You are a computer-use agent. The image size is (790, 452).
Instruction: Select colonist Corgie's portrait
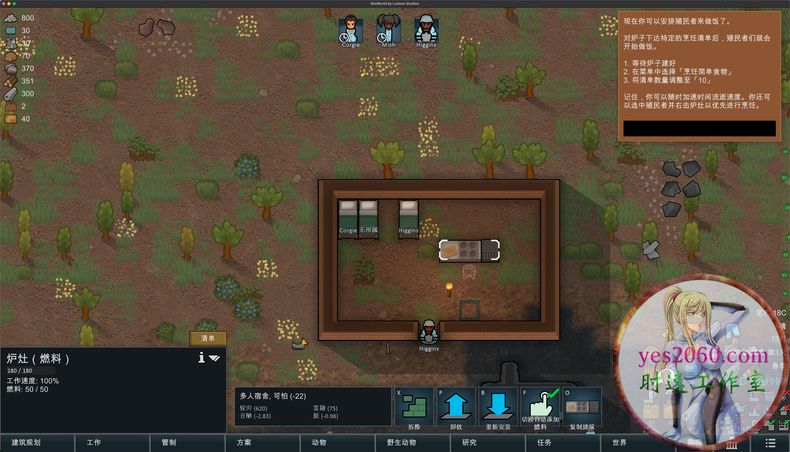(350, 30)
